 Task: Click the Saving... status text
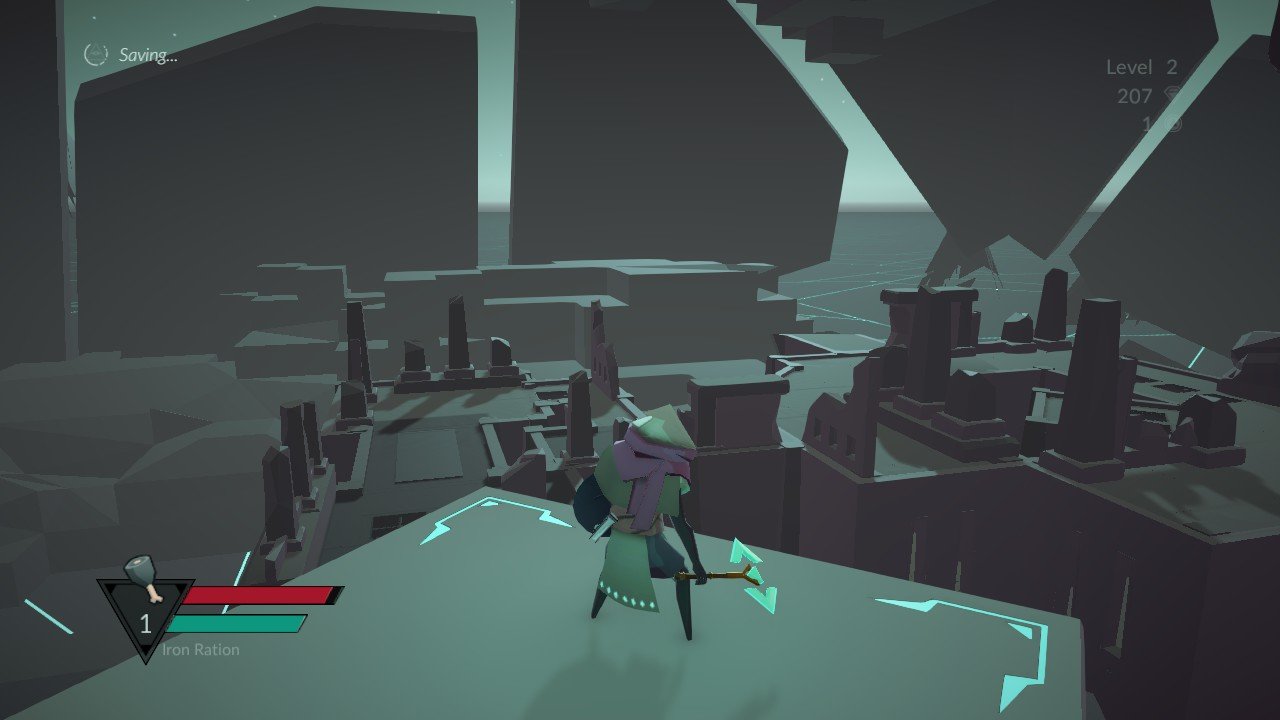[x=148, y=54]
